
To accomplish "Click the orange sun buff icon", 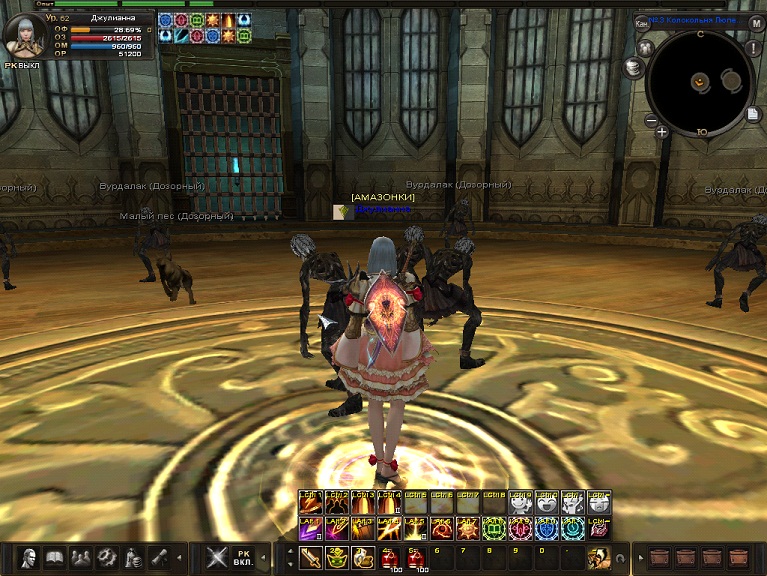I will click(x=213, y=20).
